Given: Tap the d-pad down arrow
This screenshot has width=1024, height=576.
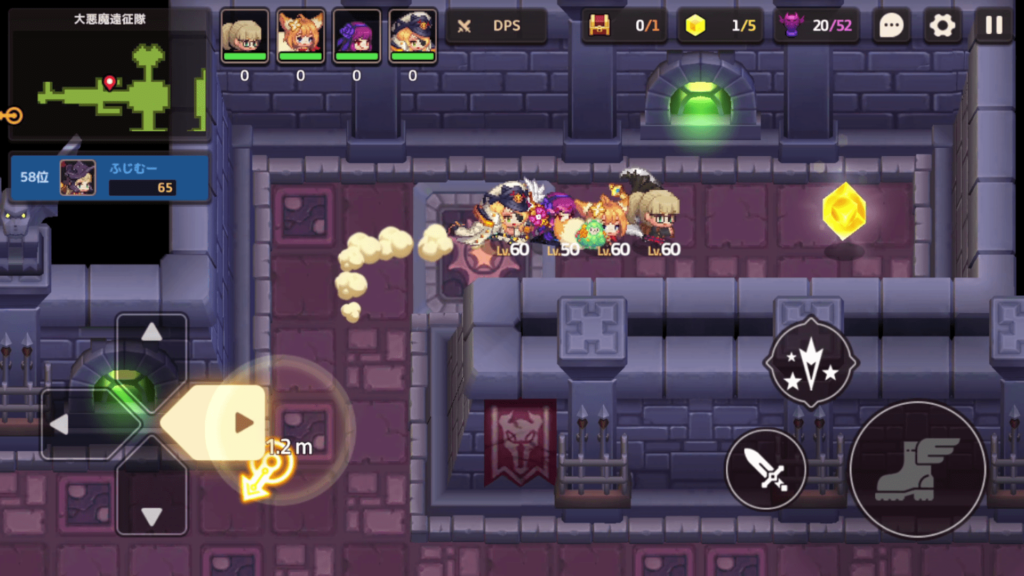Looking at the screenshot, I should [x=151, y=515].
